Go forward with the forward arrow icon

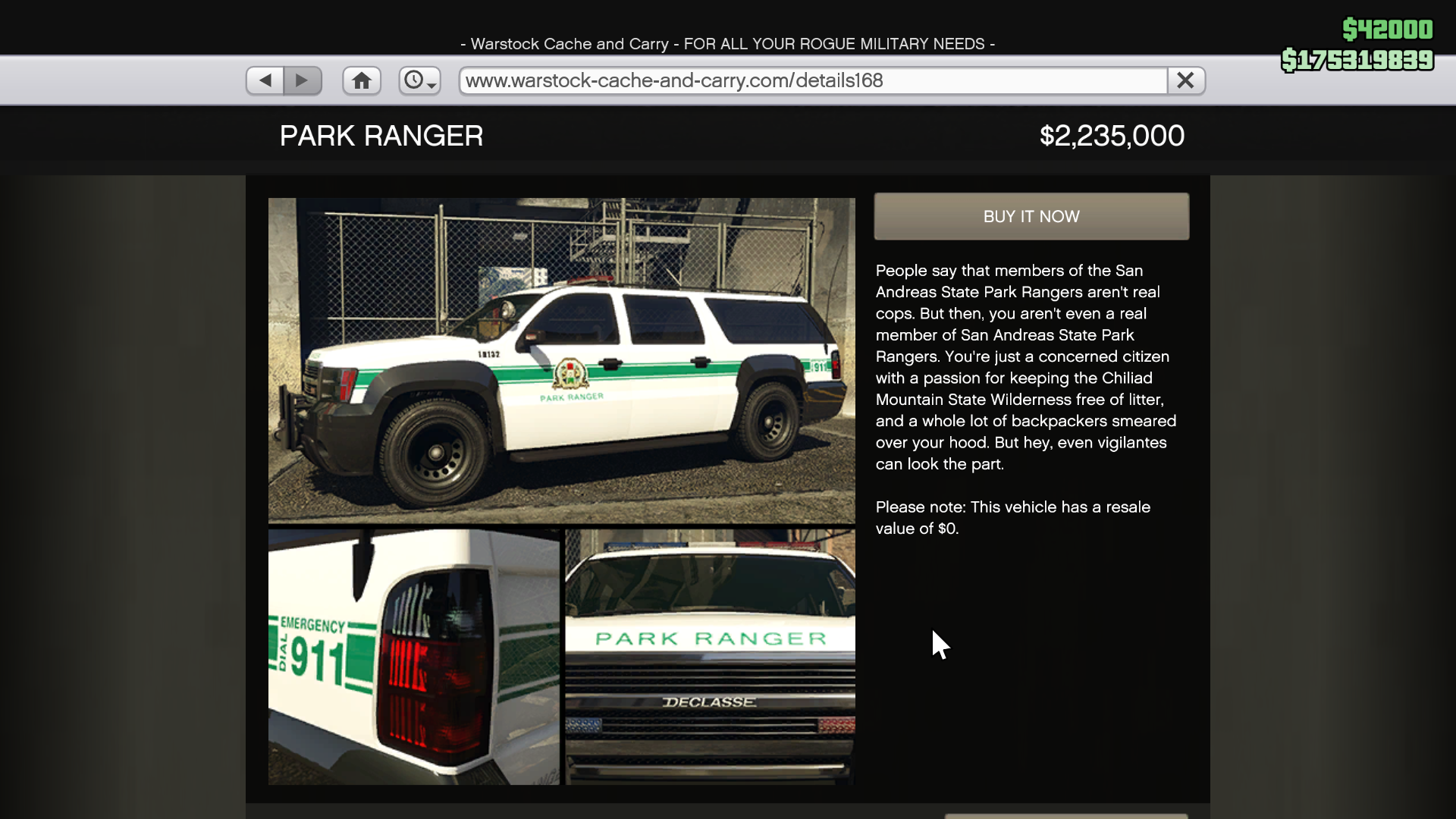[x=303, y=80]
